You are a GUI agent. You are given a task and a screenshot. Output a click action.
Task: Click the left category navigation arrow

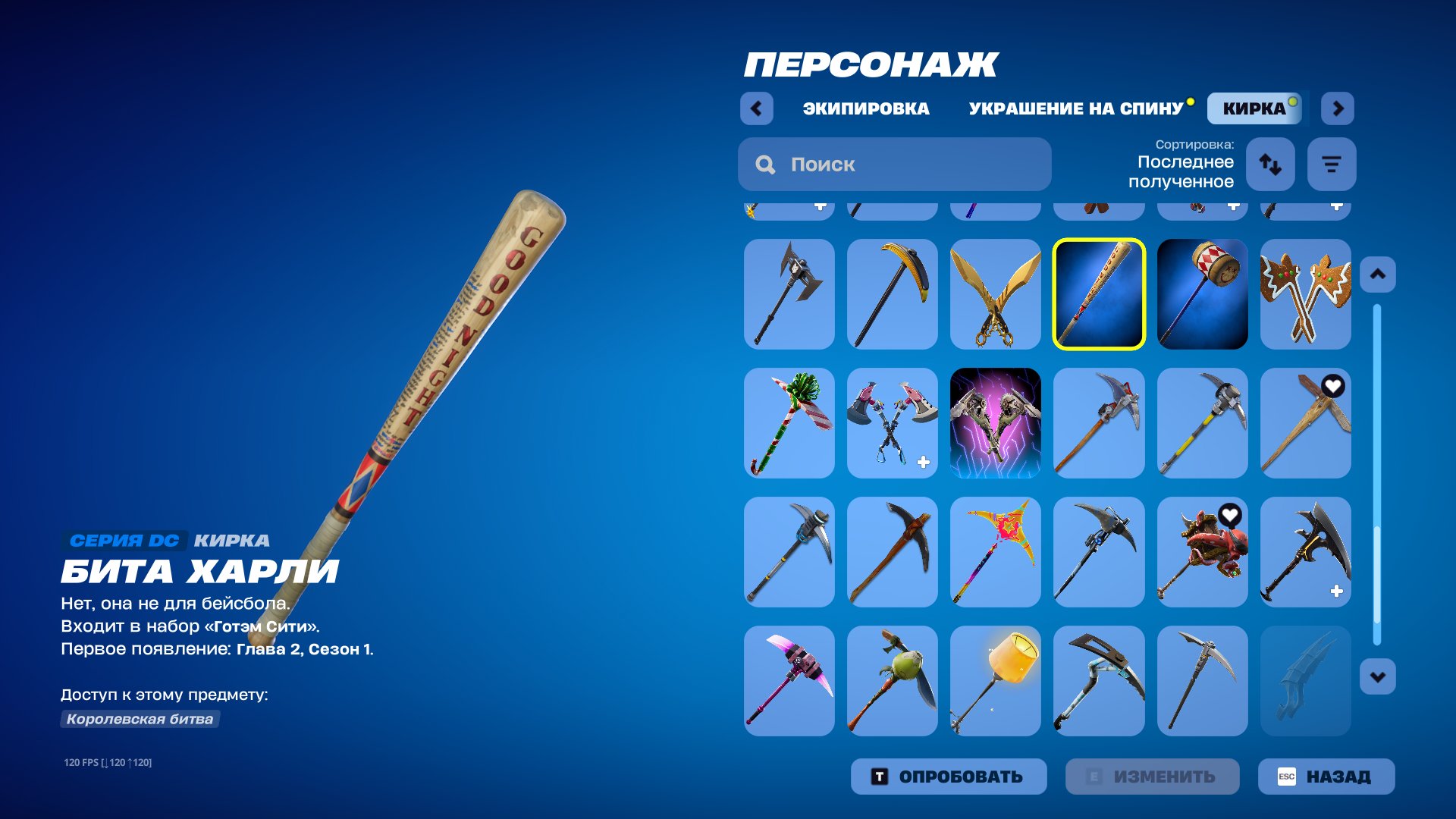click(x=755, y=108)
